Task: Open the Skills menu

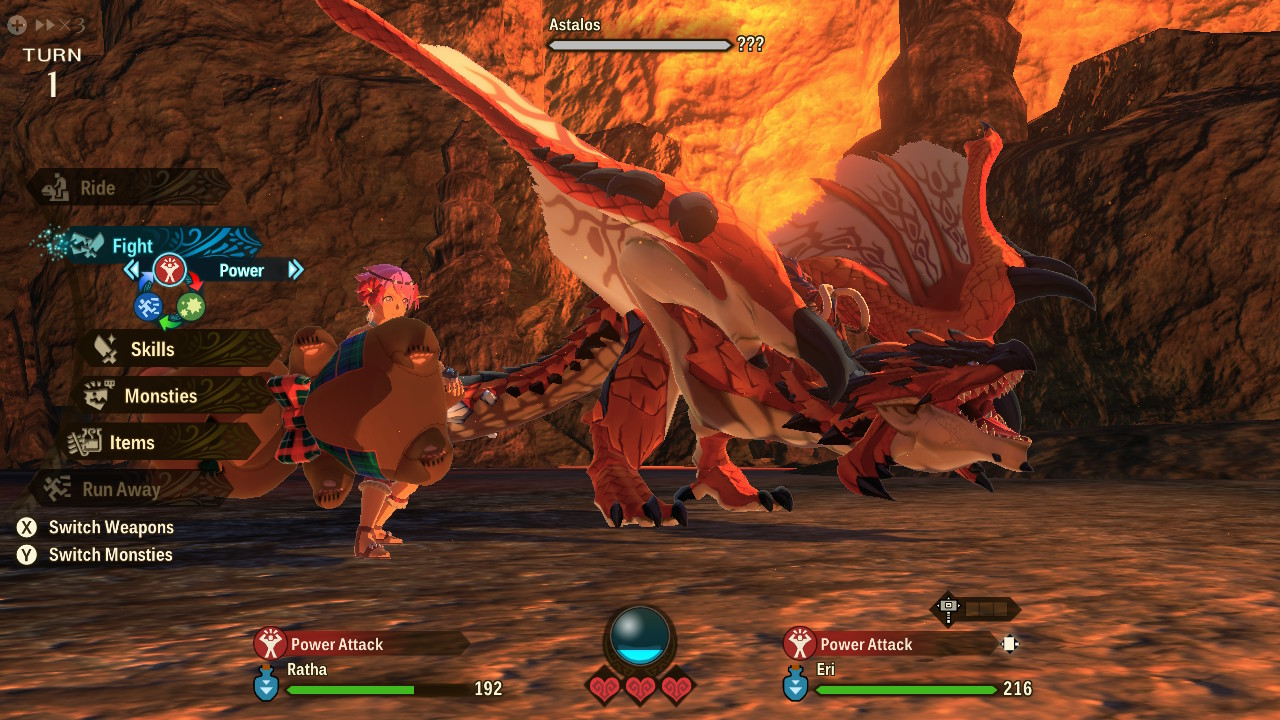Action: (x=152, y=349)
